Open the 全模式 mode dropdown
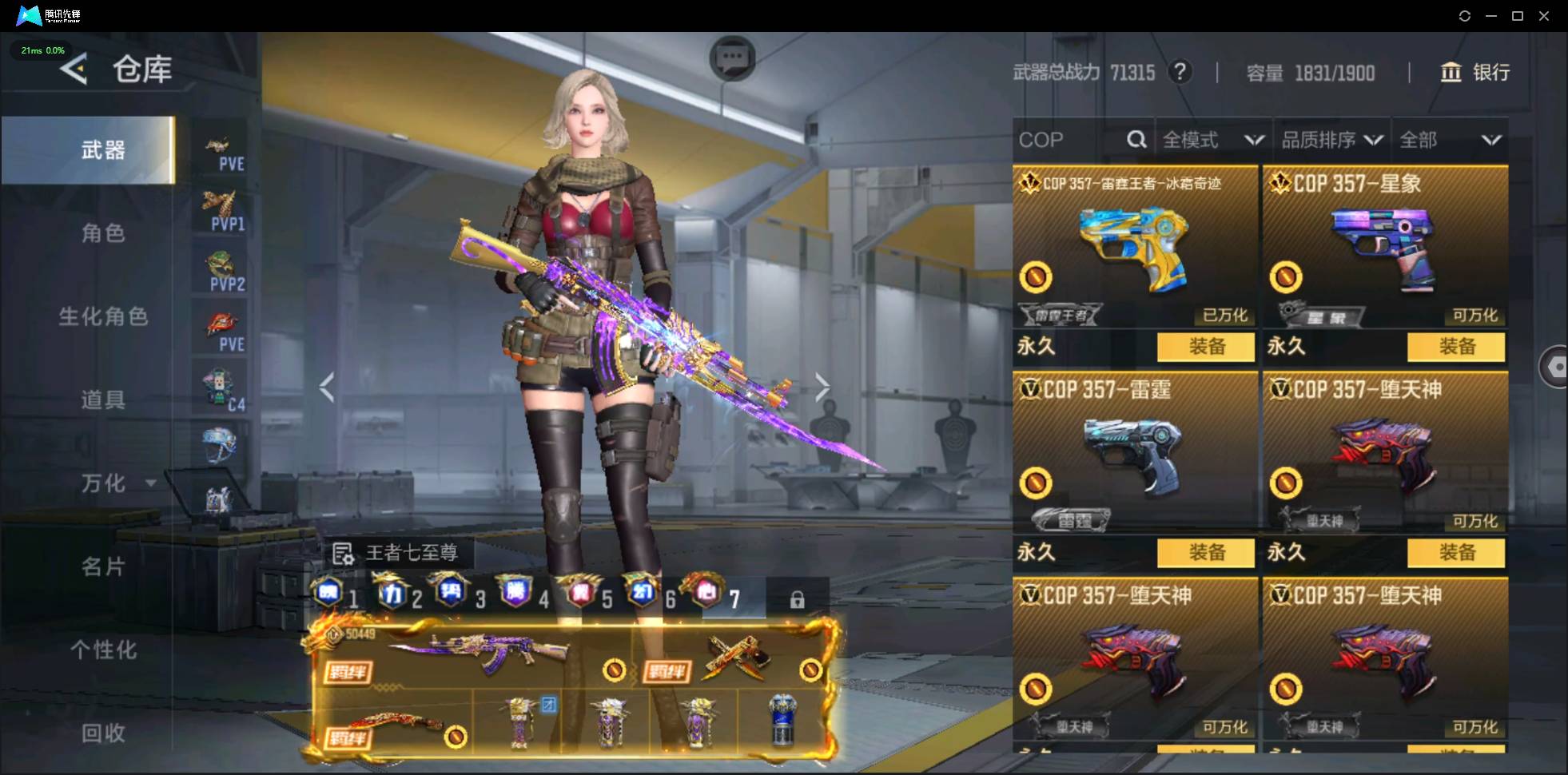 [1212, 140]
